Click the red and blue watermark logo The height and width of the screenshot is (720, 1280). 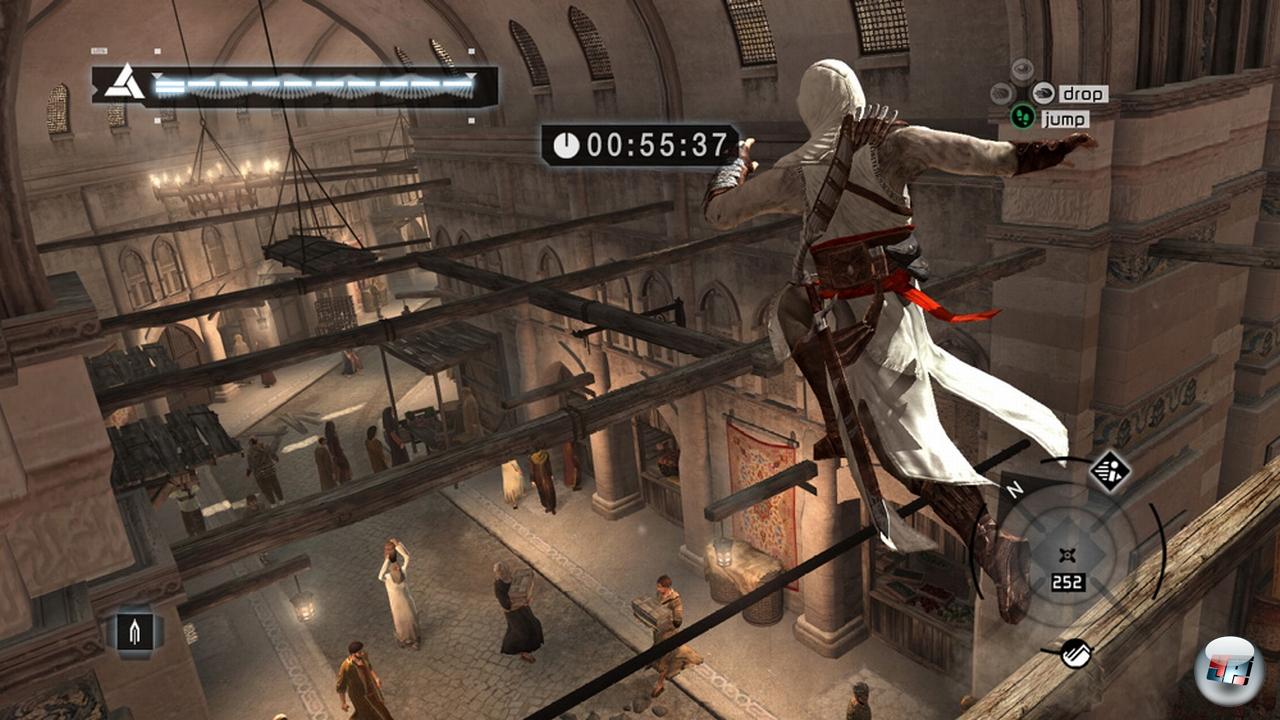(x=1228, y=669)
